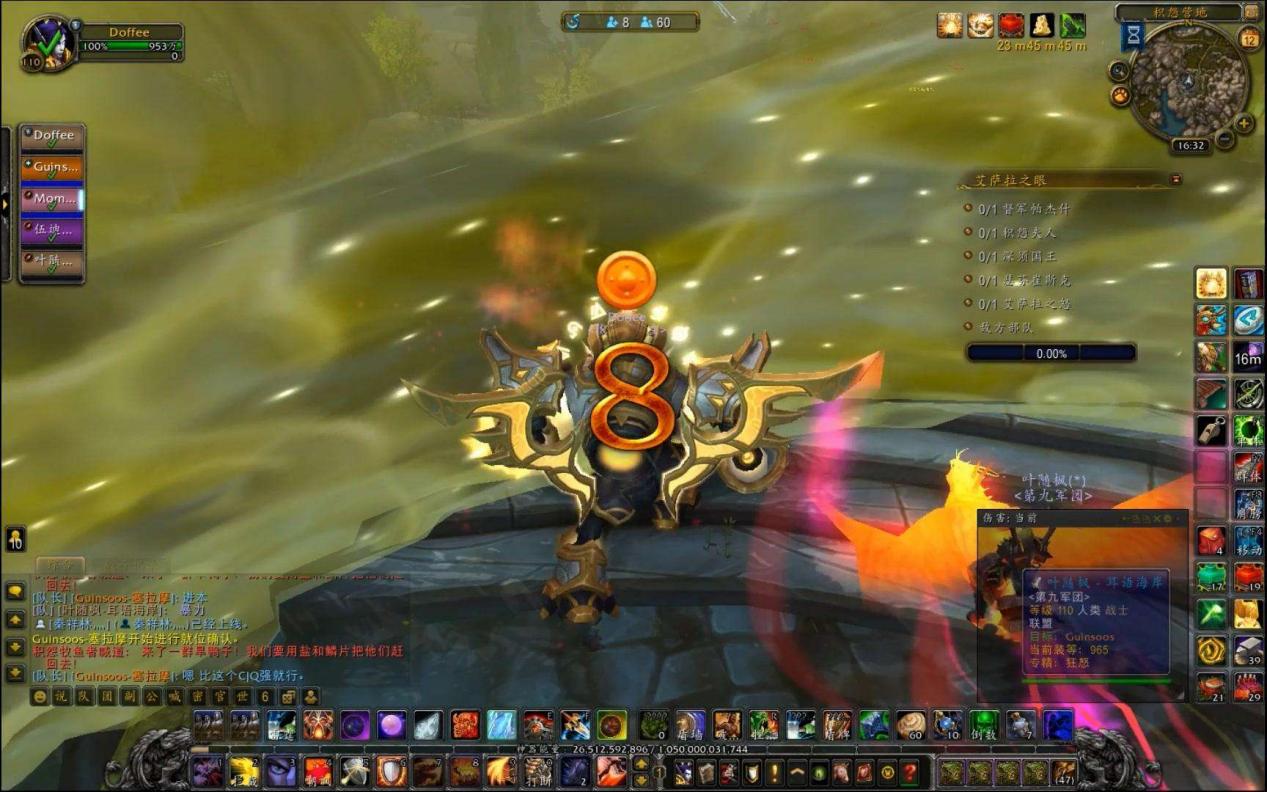Activate the purple orb ability

(x=391, y=725)
